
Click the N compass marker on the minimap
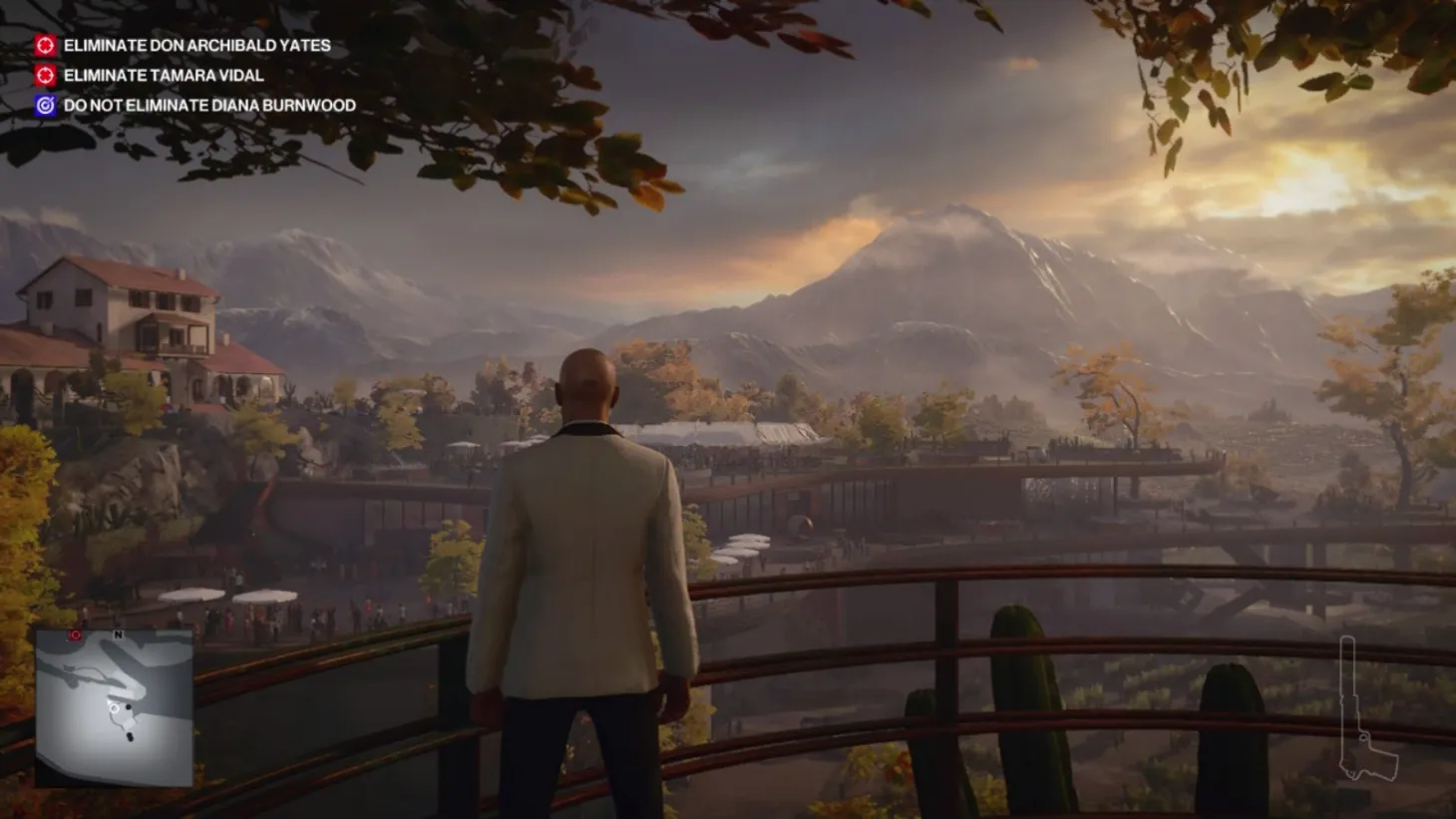click(x=117, y=635)
